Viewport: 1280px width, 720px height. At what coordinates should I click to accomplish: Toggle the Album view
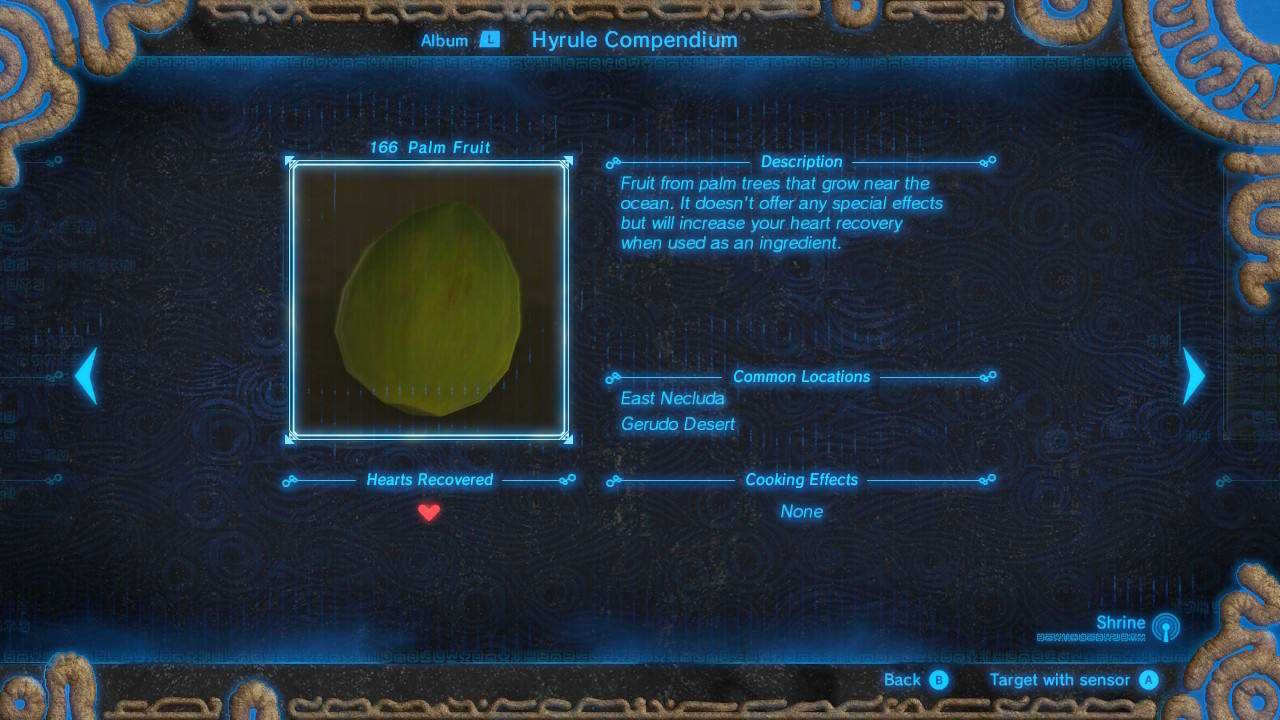447,41
